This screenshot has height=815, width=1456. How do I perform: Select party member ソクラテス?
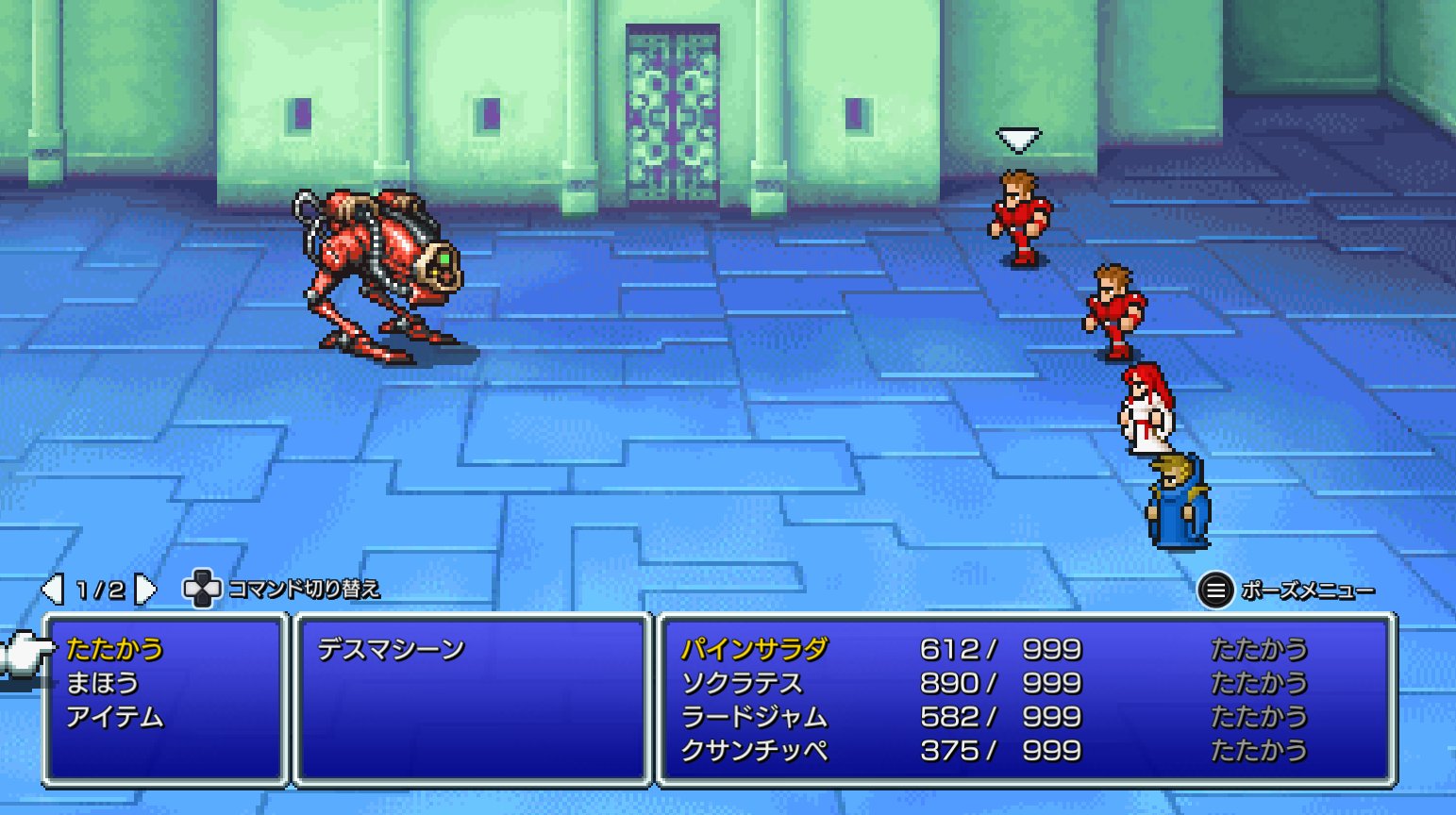(x=742, y=683)
